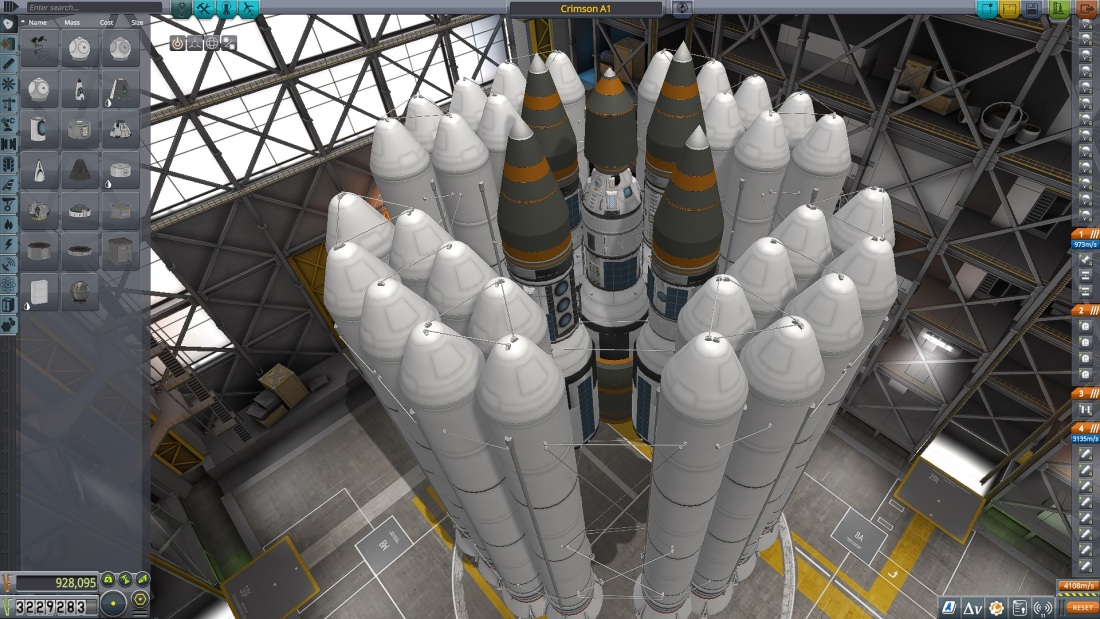Image resolution: width=1100 pixels, height=619 pixels.
Task: Click the part search field
Action: coord(90,8)
